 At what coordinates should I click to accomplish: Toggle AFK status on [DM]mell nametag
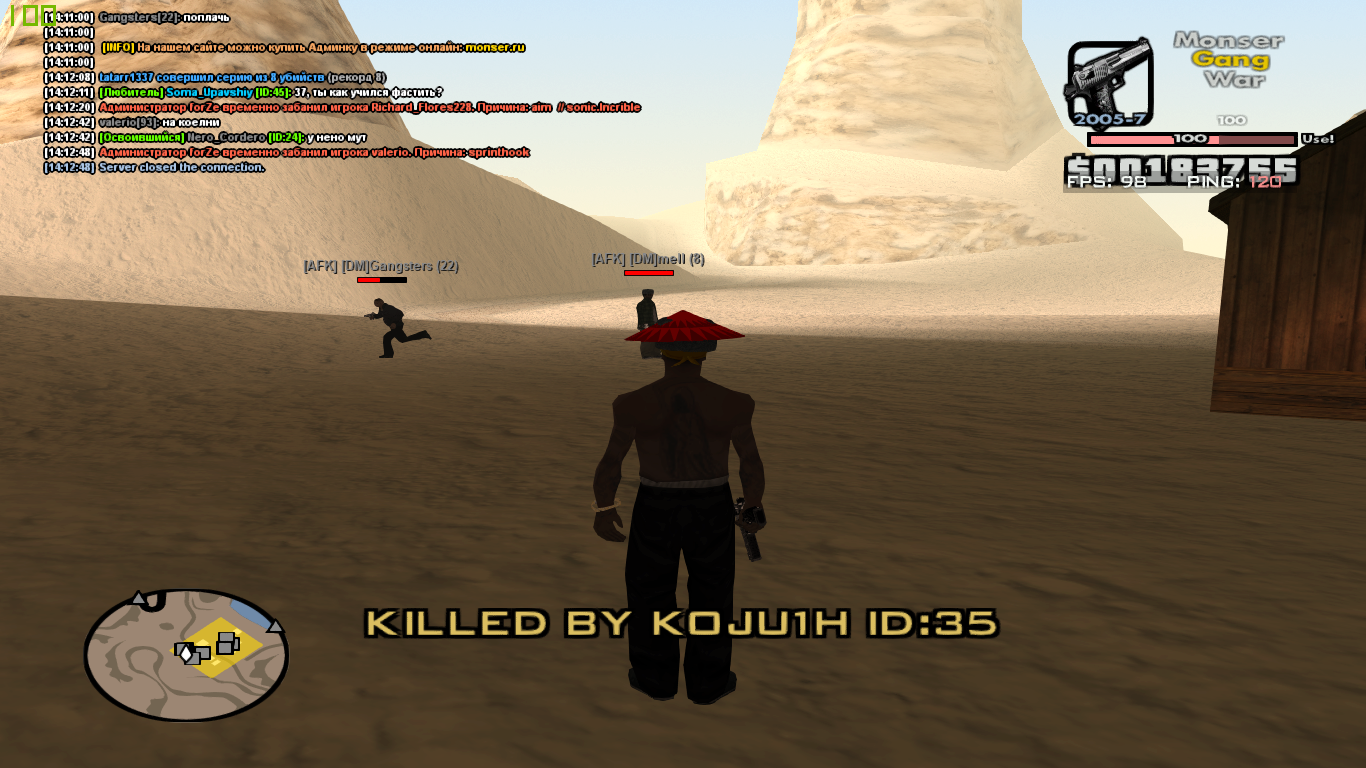coord(609,257)
